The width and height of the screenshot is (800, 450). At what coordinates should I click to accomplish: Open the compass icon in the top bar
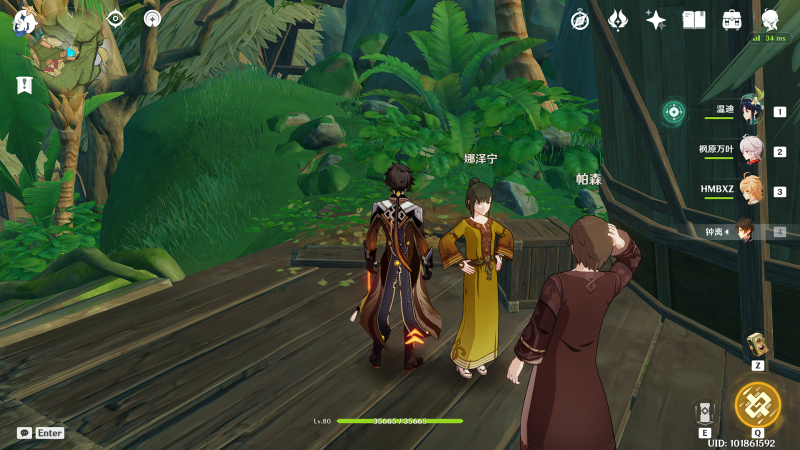[x=580, y=20]
